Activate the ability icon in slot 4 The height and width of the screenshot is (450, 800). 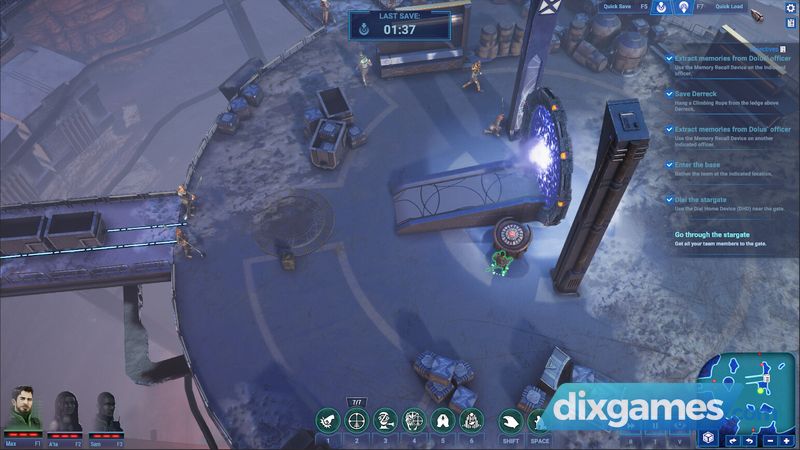click(414, 421)
